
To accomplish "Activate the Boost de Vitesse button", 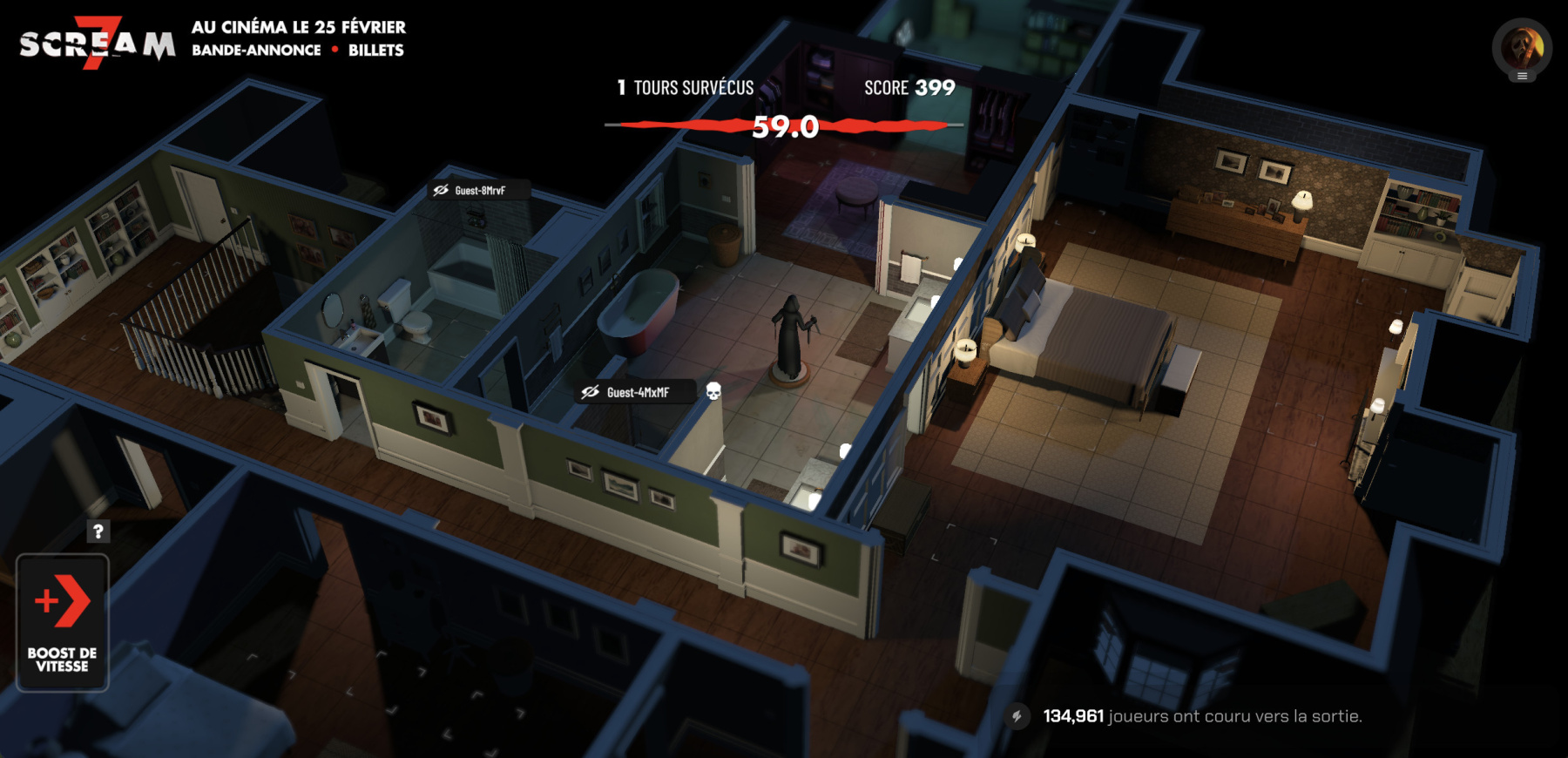I will coord(63,622).
